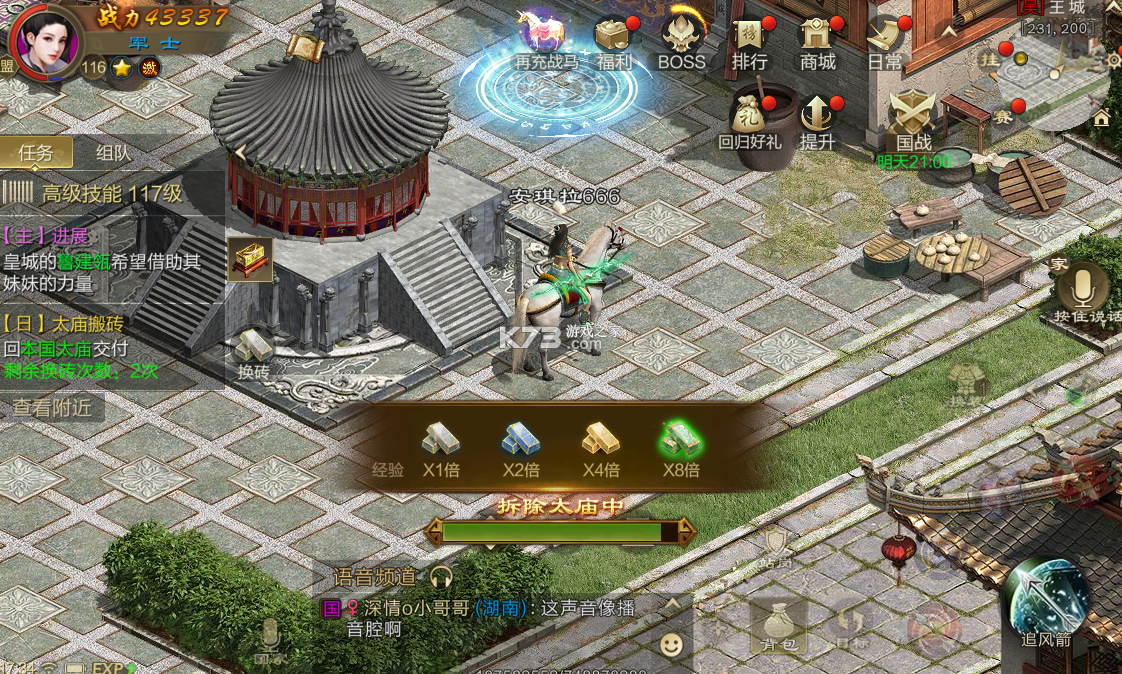Open the golden treasure chest icon

coord(250,260)
